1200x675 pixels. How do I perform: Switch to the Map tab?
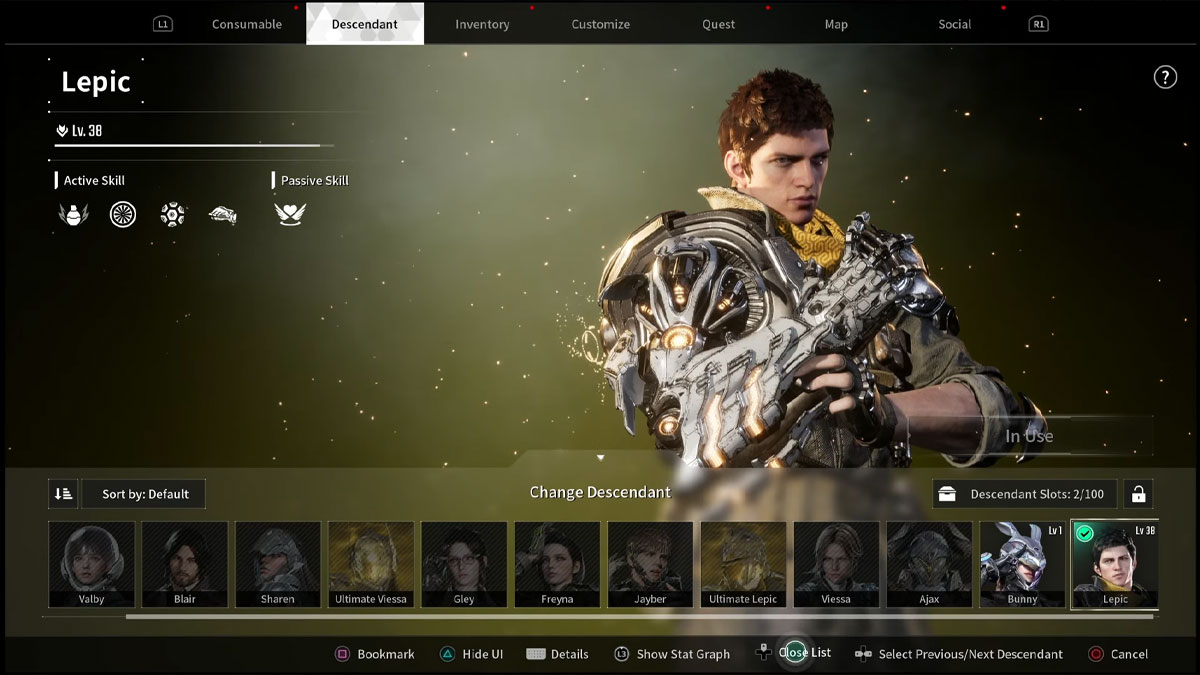pyautogui.click(x=836, y=24)
